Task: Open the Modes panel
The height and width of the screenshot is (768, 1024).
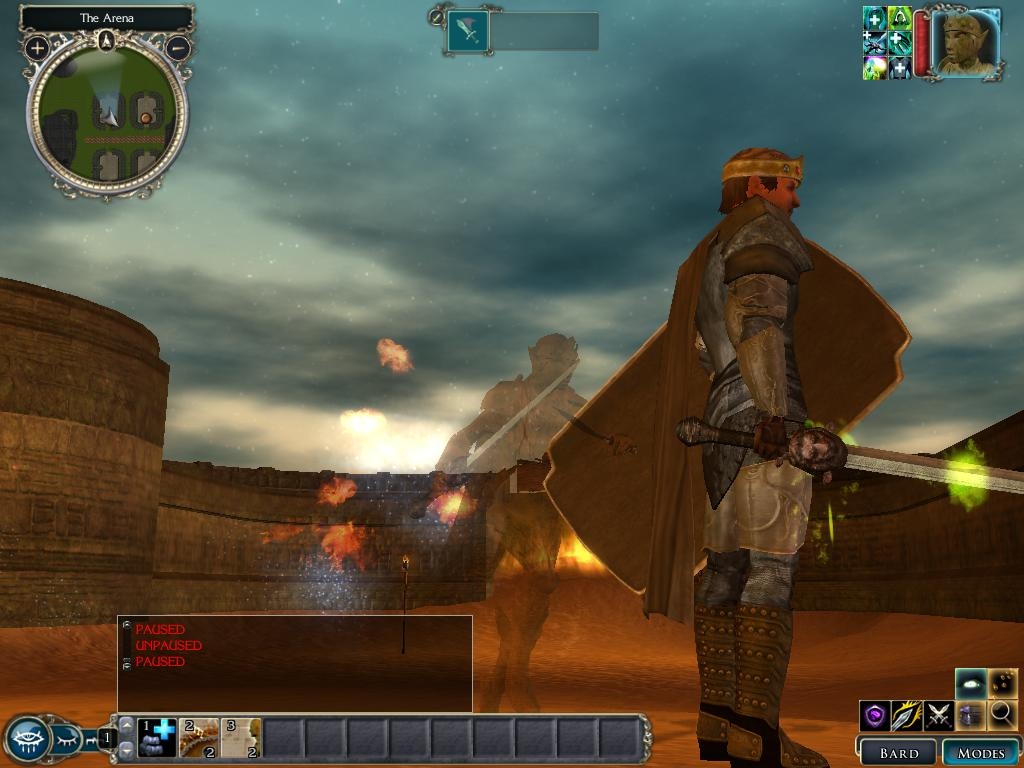Action: (980, 752)
